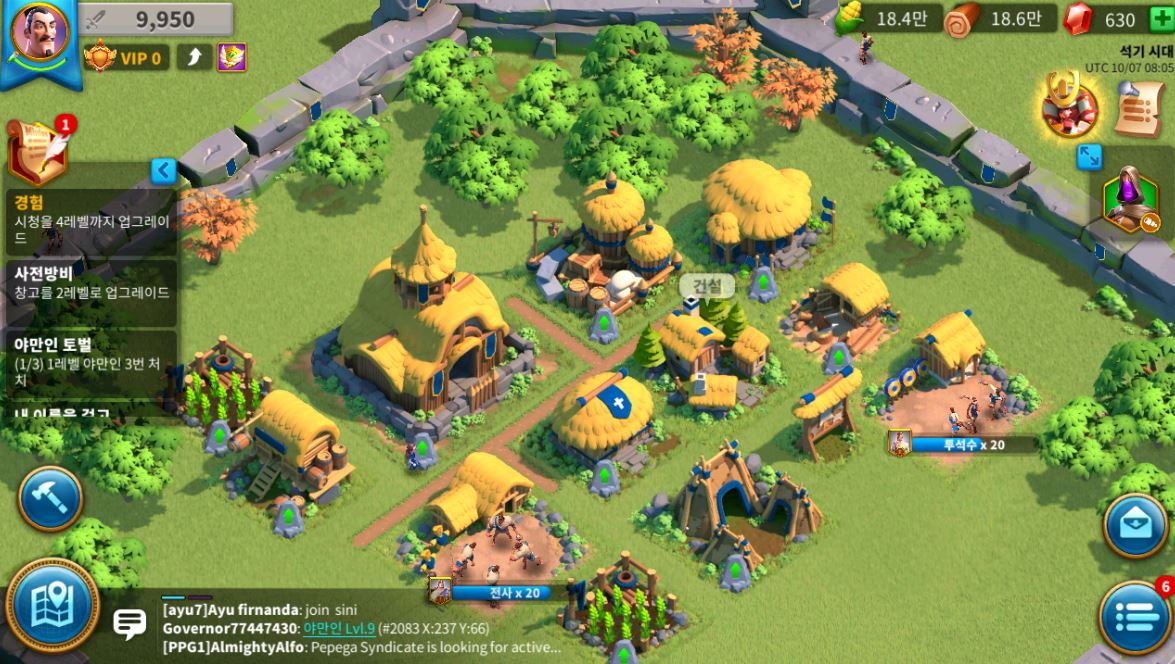Toggle the blue expand arrows button
Image resolution: width=1175 pixels, height=664 pixels.
pyautogui.click(x=1089, y=157)
